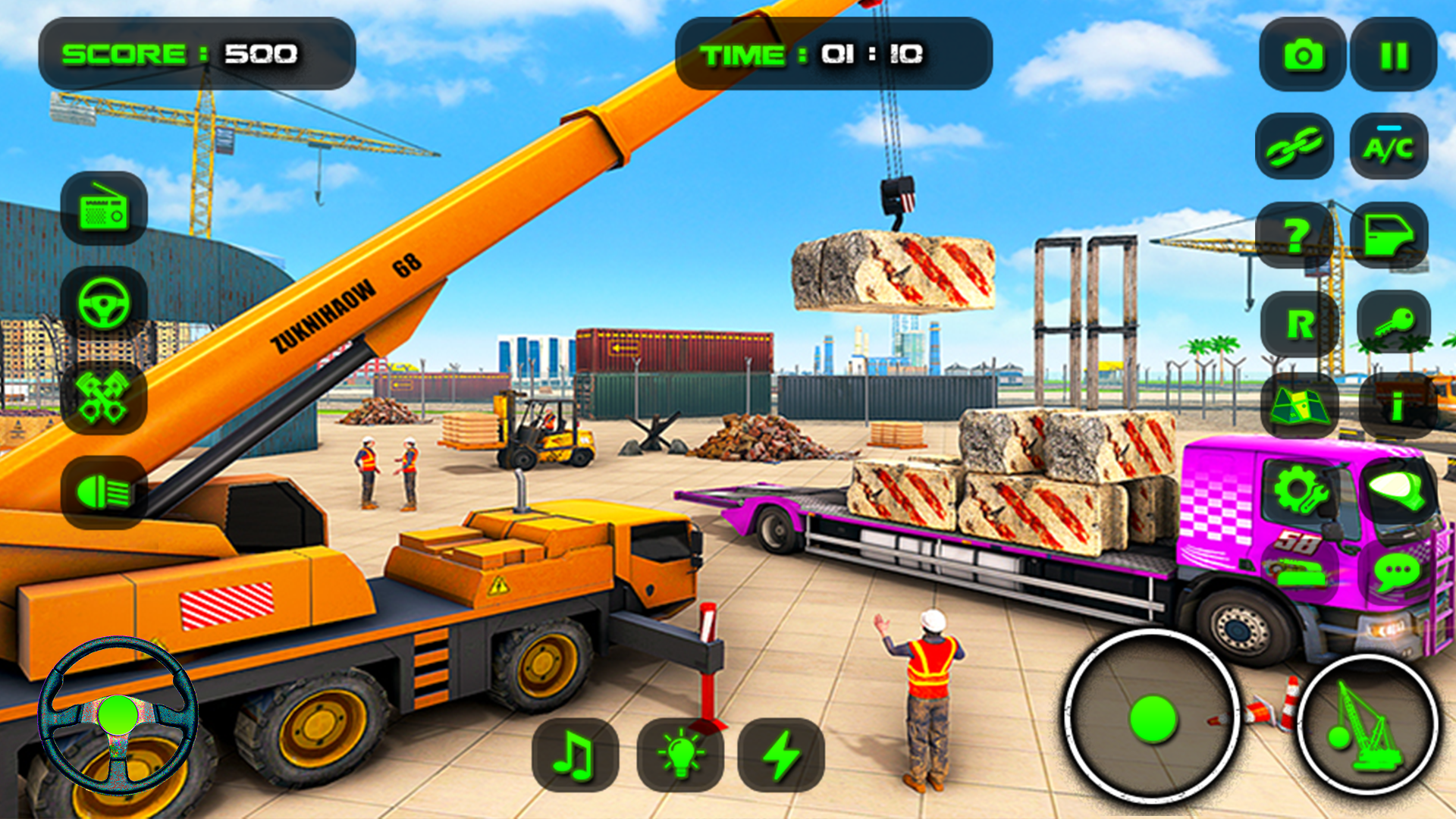Activate the light bulb button

point(680,755)
